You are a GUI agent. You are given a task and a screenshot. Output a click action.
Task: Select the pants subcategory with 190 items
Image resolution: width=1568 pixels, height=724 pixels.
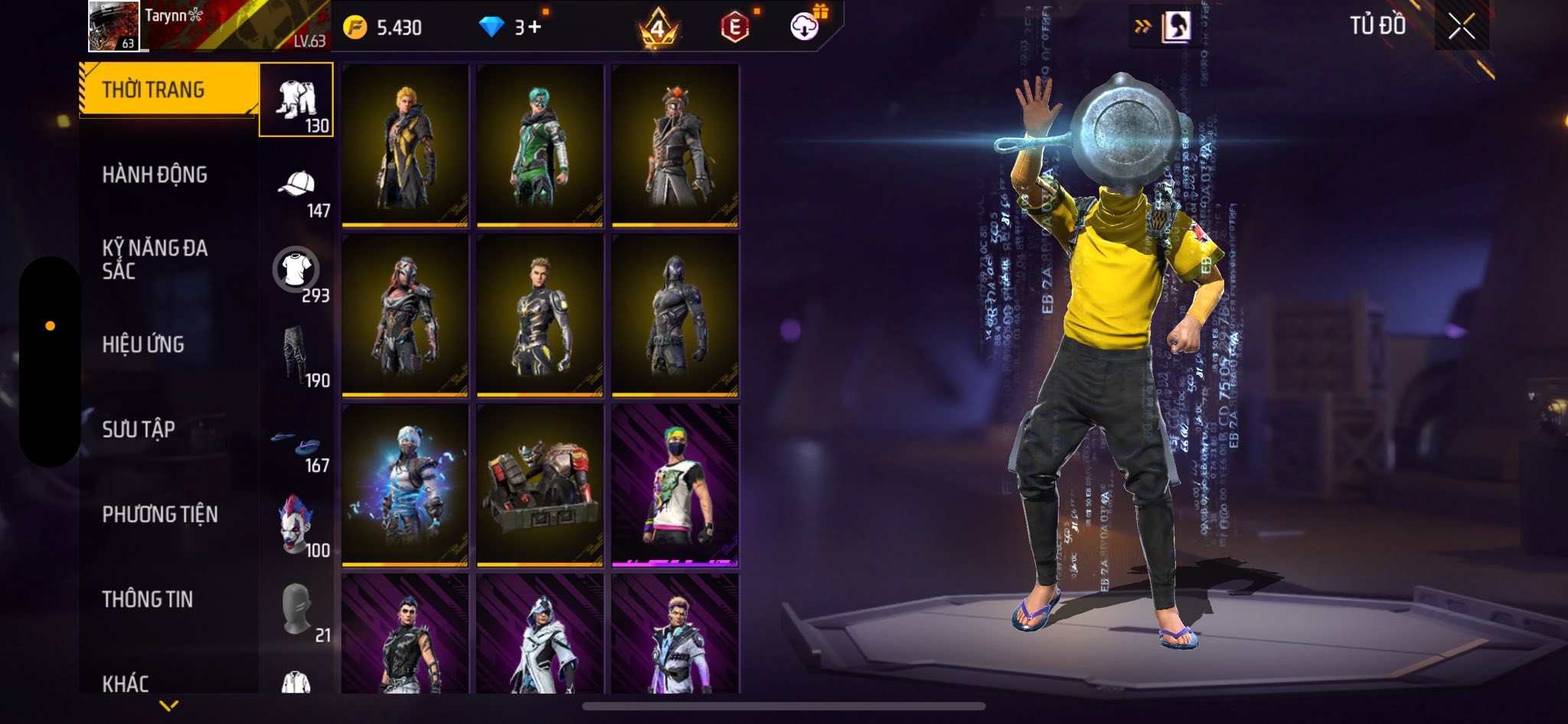coord(296,355)
